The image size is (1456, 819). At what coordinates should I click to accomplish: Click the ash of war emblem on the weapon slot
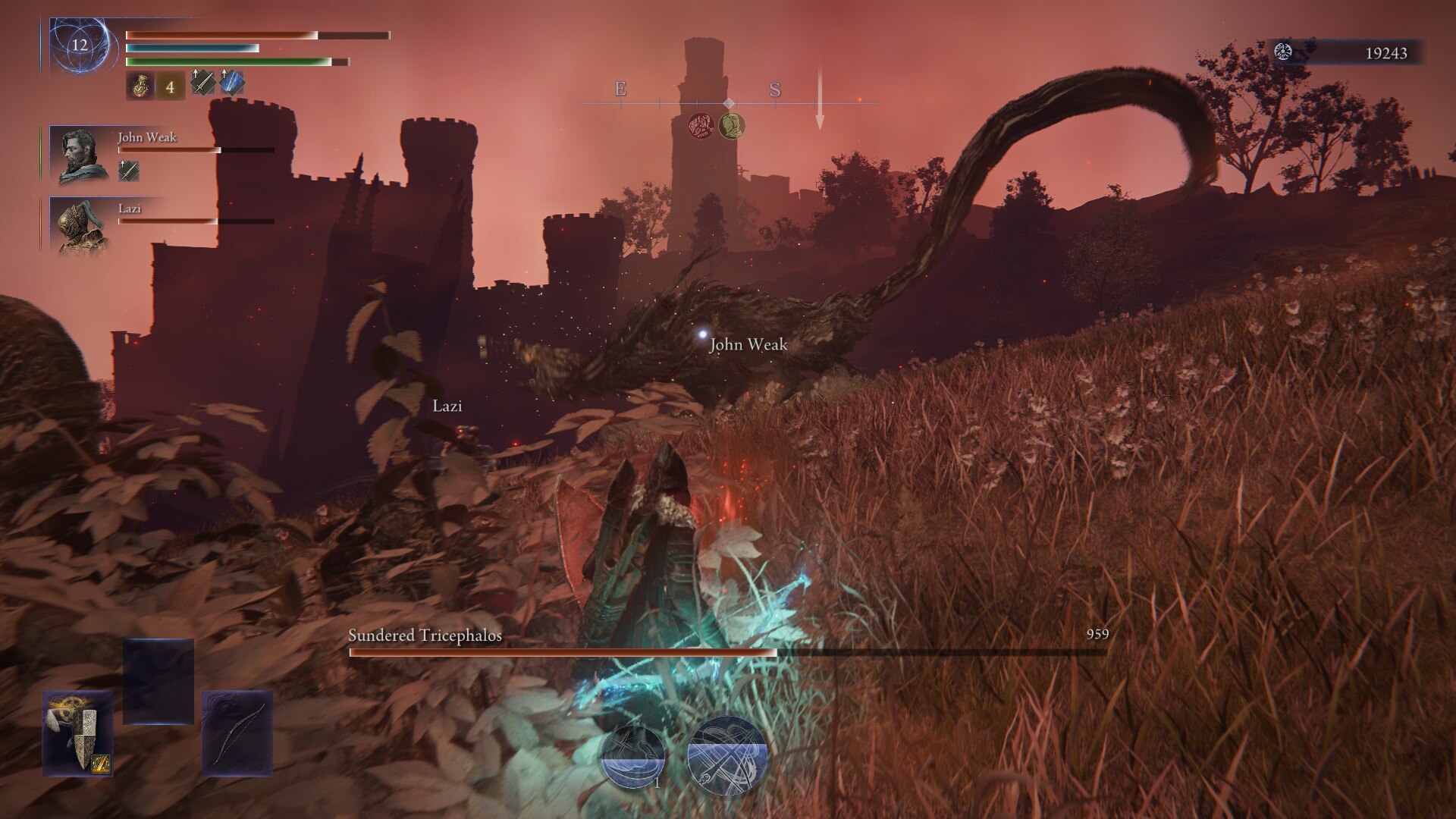click(x=99, y=764)
